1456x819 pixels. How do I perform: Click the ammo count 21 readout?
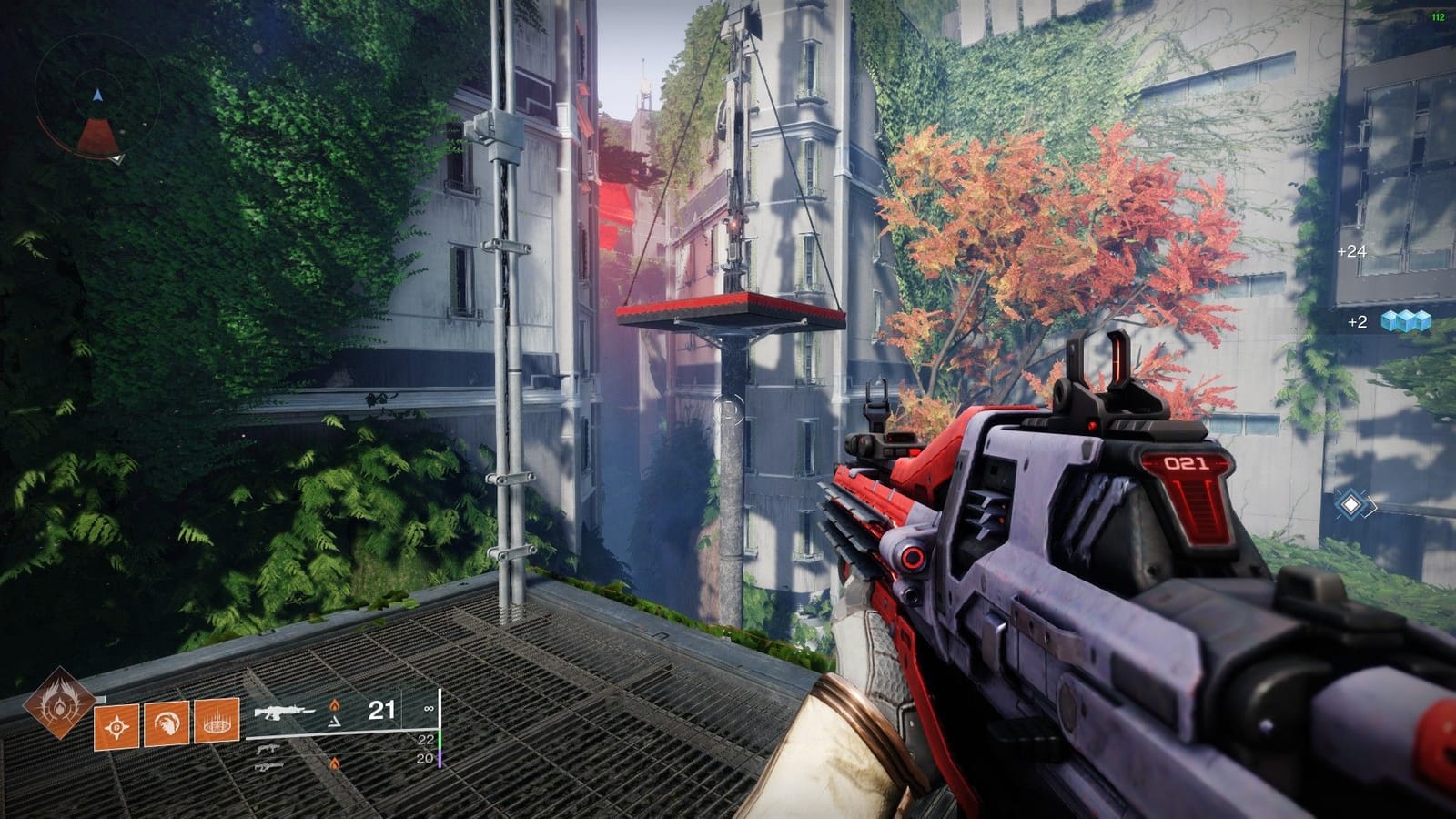[381, 710]
